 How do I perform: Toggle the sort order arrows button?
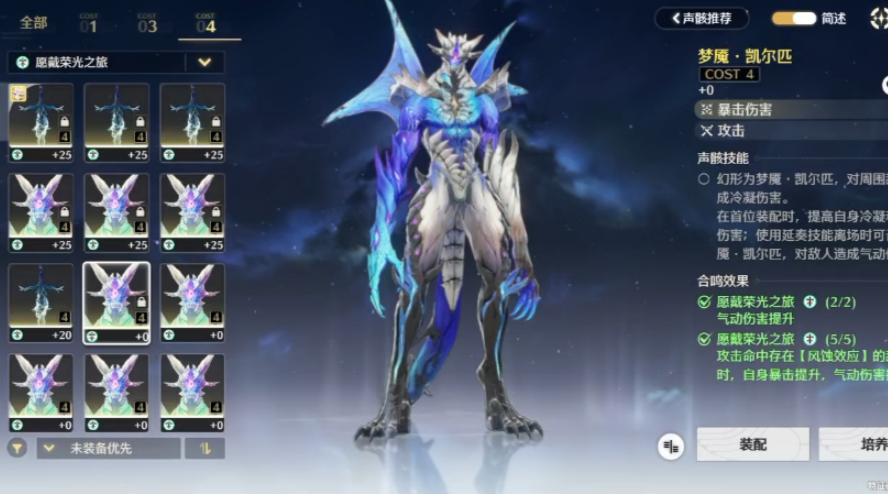[205, 448]
